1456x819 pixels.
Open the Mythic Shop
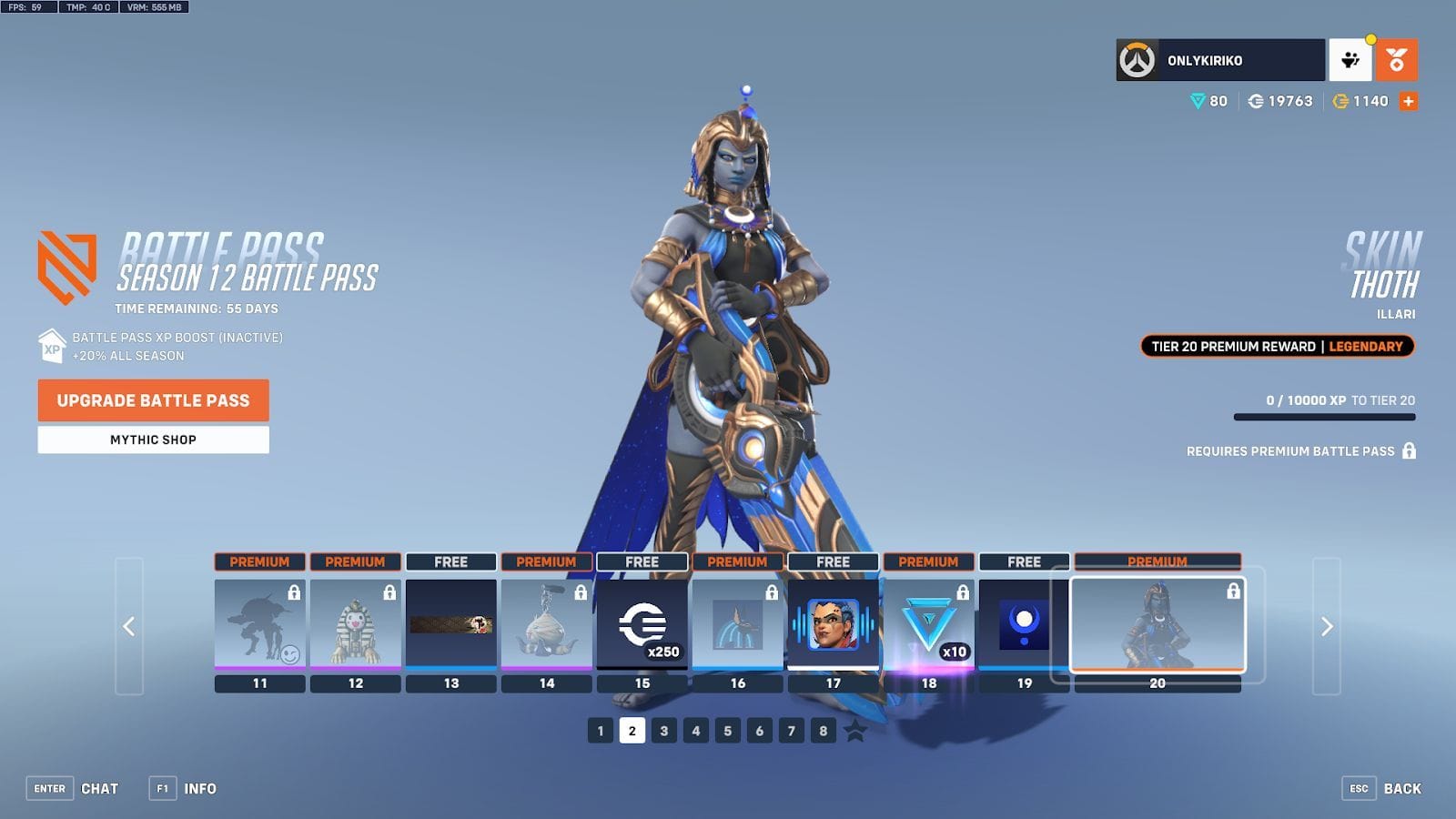click(152, 440)
